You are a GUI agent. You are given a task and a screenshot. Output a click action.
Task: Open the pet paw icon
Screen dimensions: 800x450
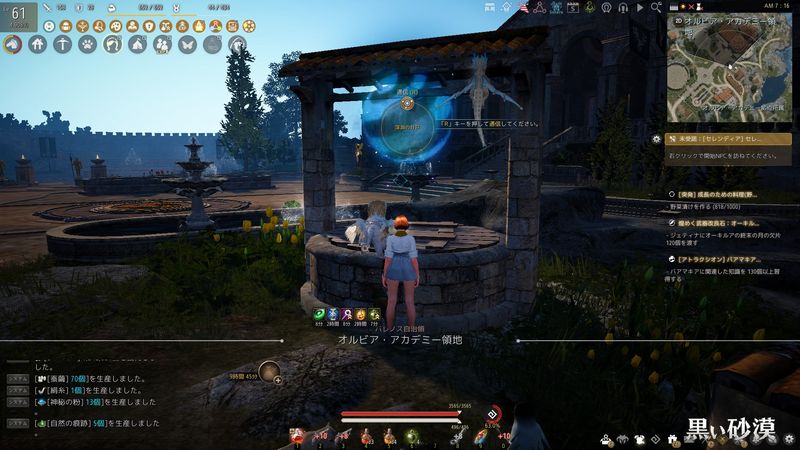[x=88, y=44]
